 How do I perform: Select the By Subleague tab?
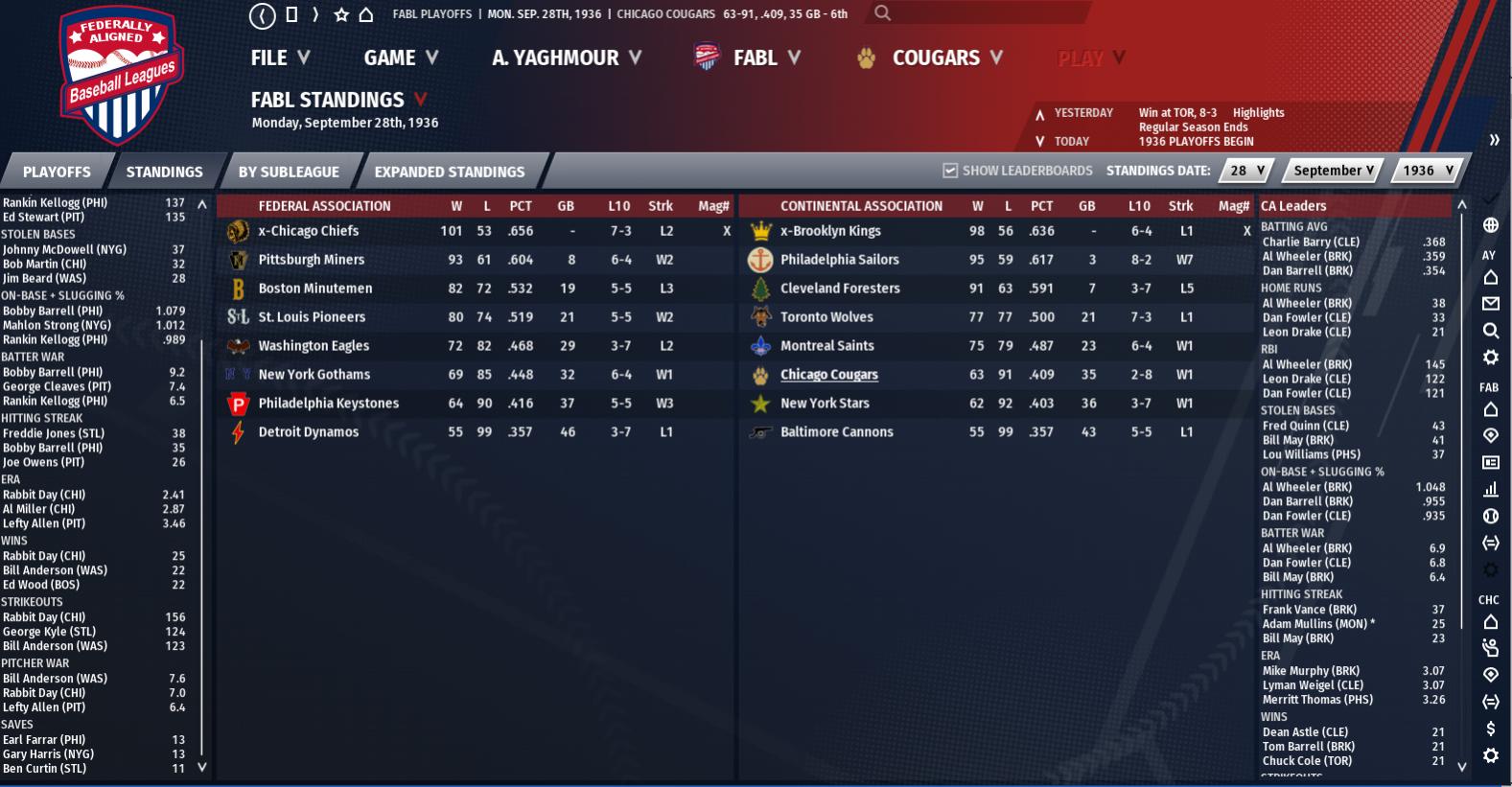point(289,173)
